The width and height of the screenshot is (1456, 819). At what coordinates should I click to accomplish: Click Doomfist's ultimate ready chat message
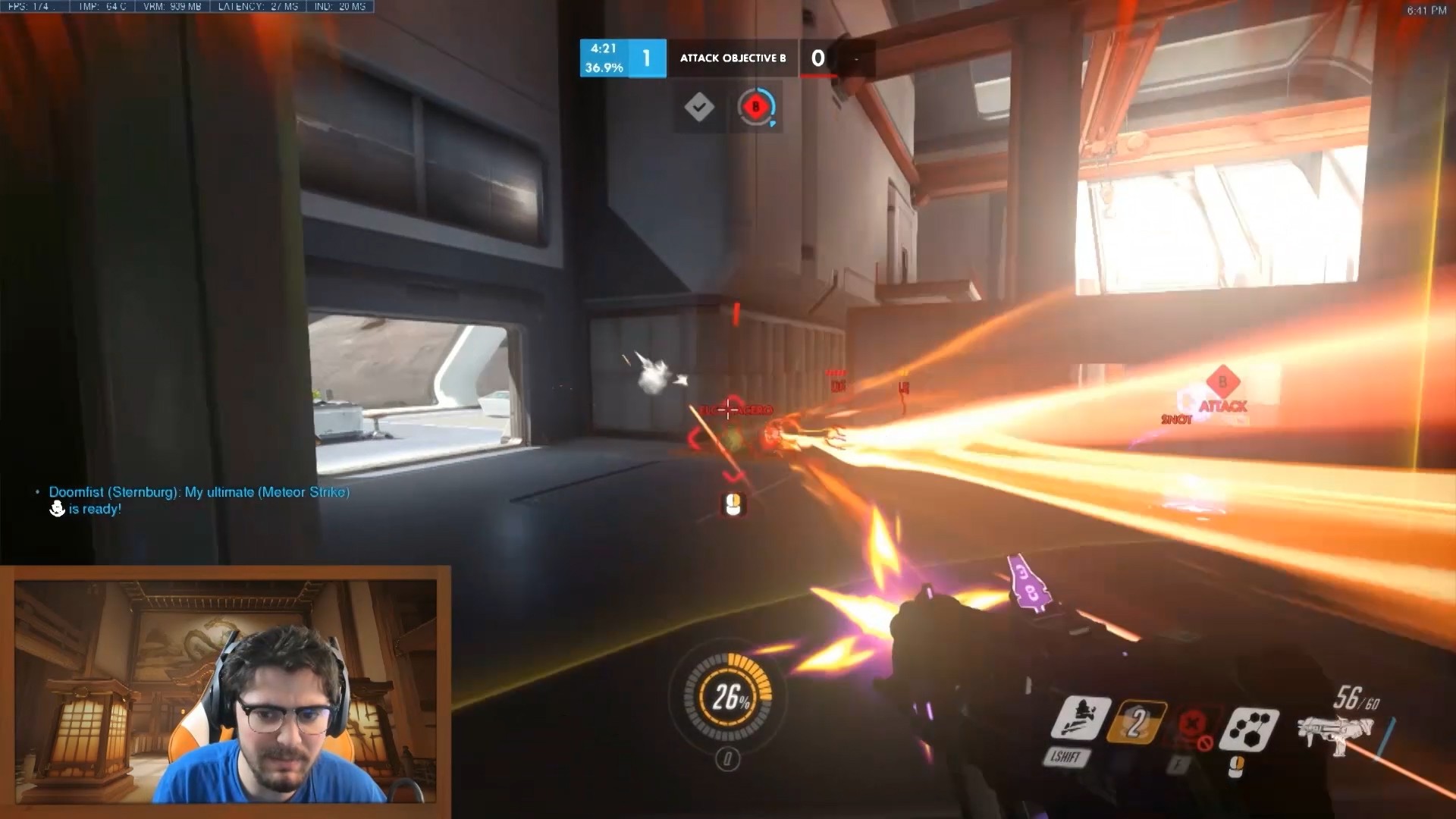tap(199, 500)
